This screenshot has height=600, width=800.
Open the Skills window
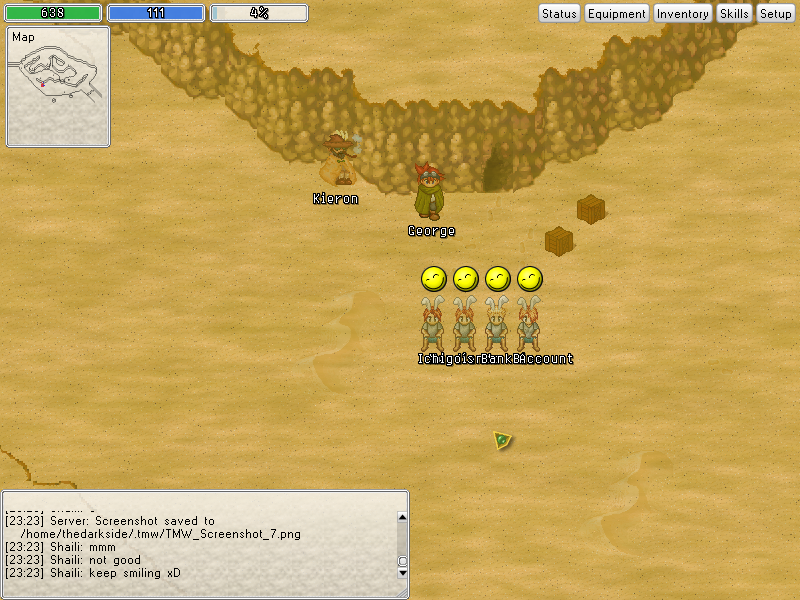pyautogui.click(x=734, y=14)
